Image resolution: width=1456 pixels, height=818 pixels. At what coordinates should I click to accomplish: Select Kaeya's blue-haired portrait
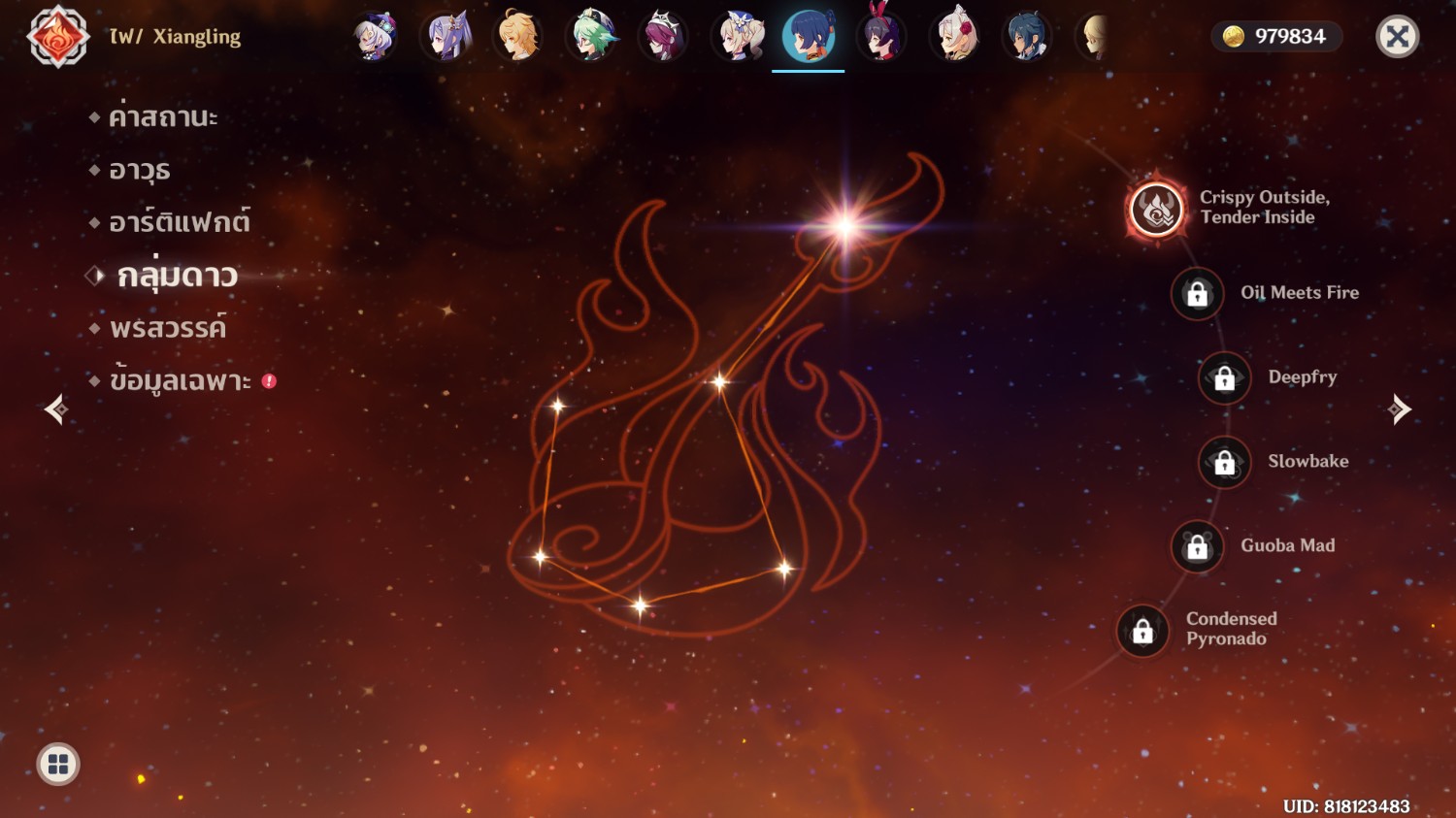[1026, 37]
